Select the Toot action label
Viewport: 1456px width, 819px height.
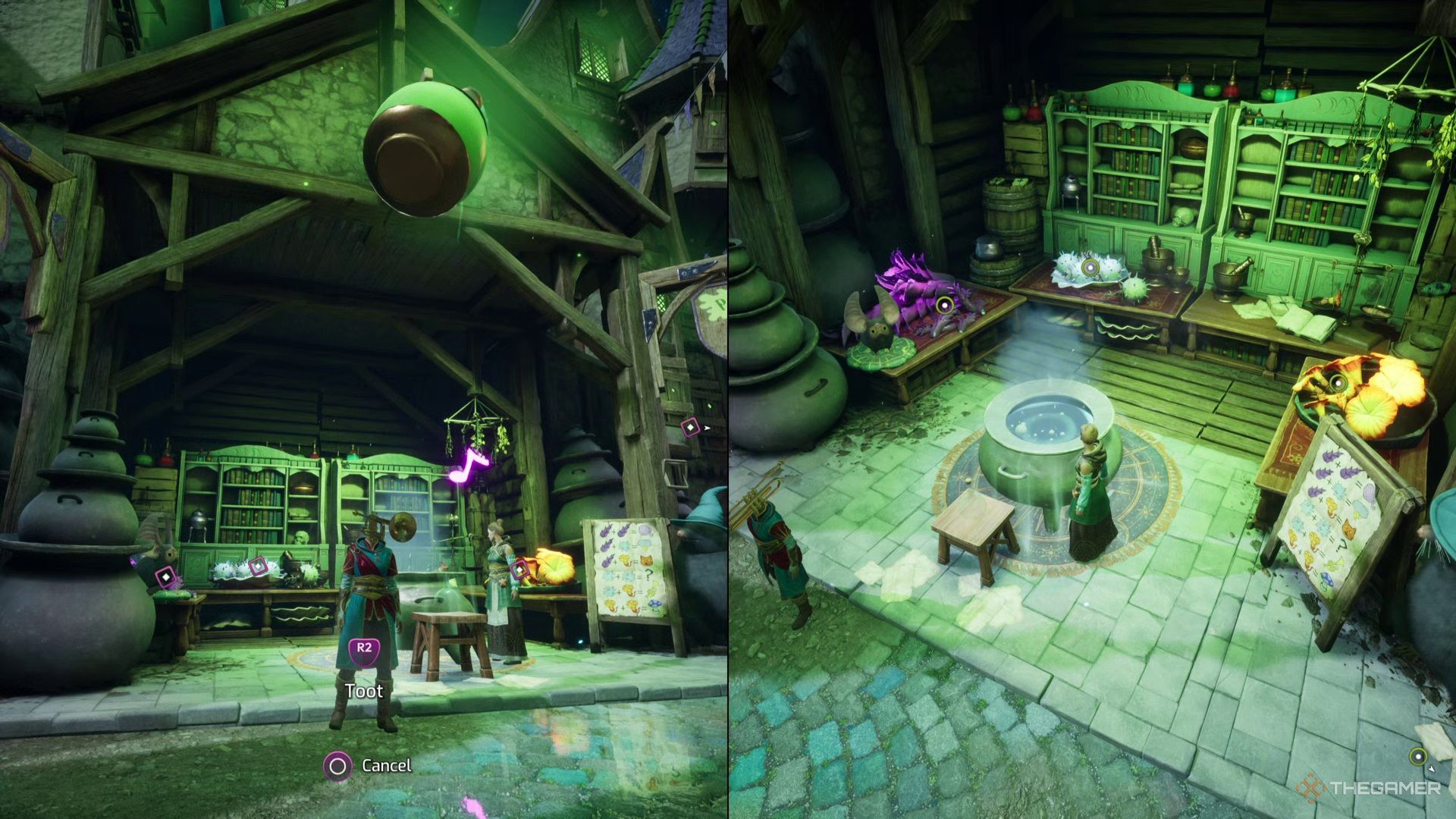coord(365,692)
